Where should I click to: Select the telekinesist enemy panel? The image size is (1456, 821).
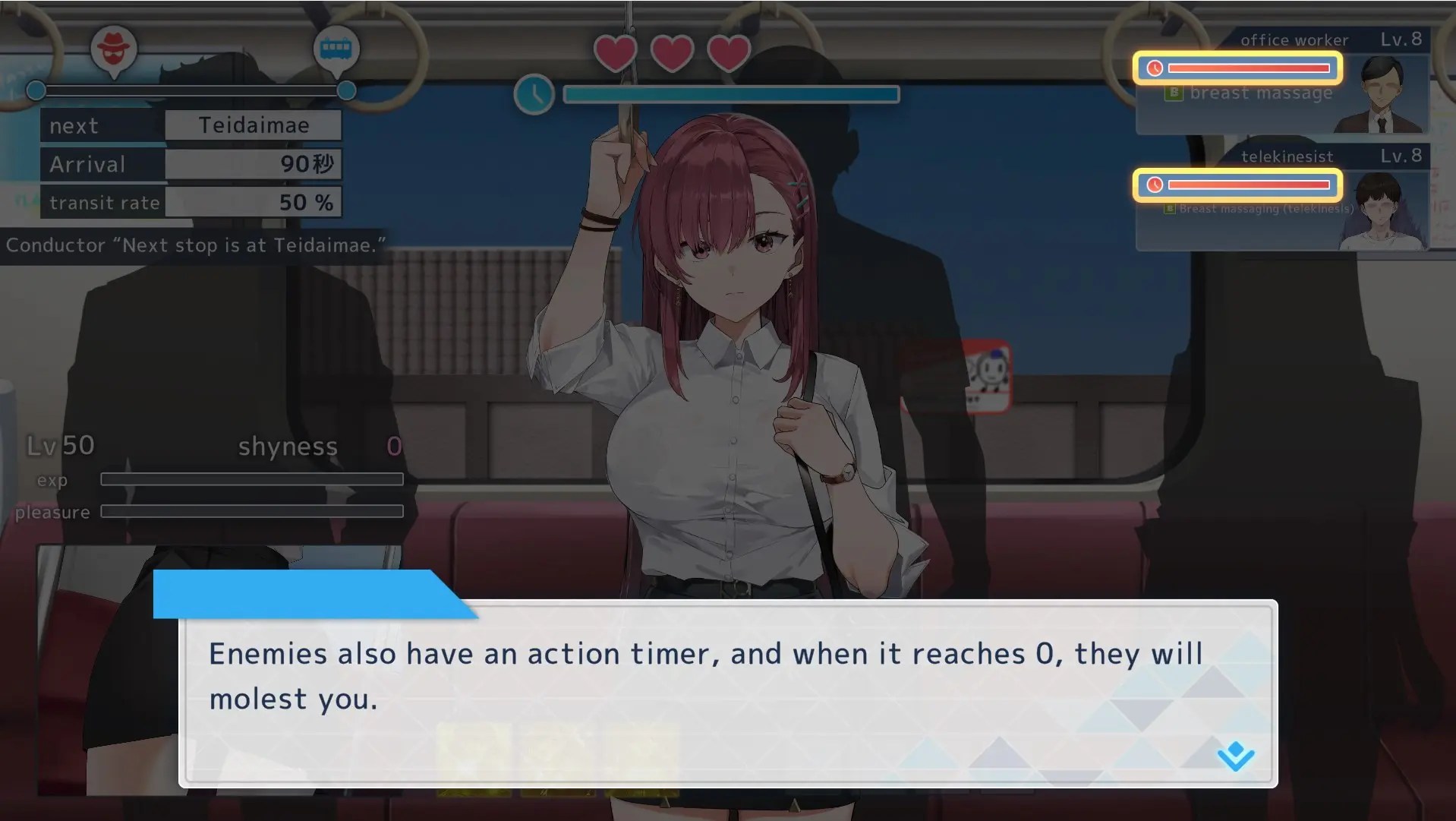click(x=1281, y=200)
